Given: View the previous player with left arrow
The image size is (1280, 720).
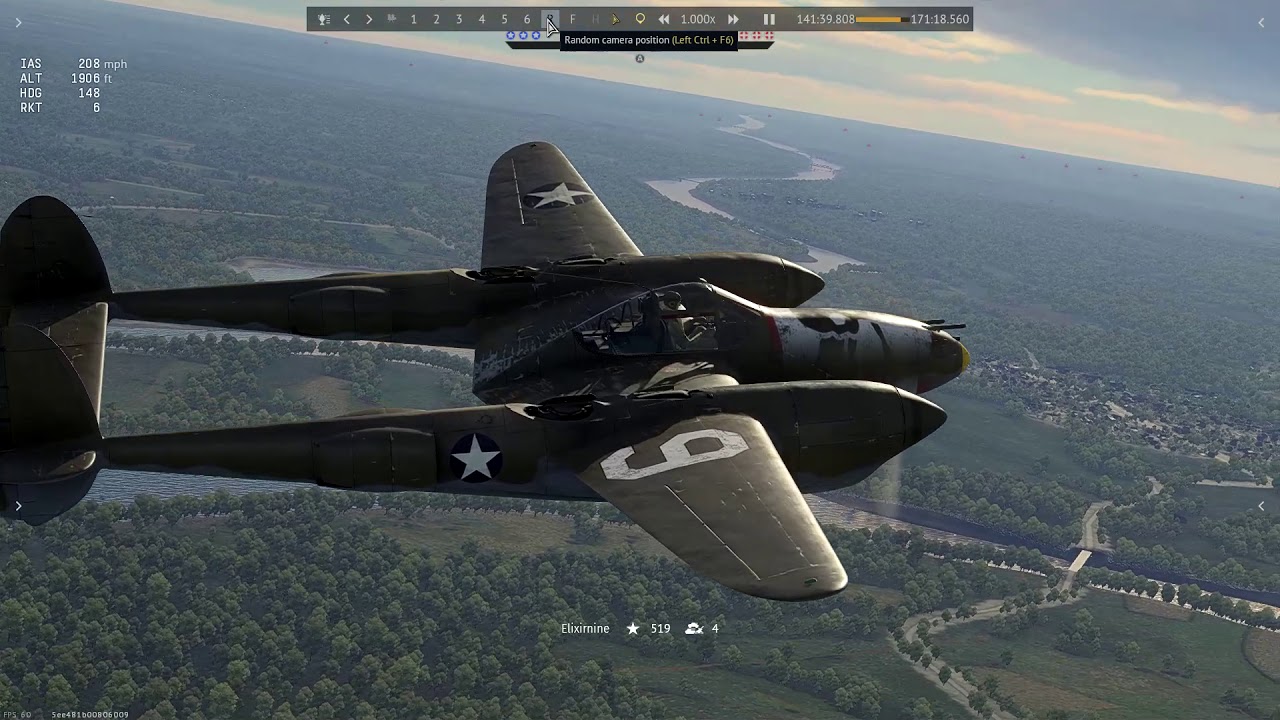Looking at the screenshot, I should [347, 19].
